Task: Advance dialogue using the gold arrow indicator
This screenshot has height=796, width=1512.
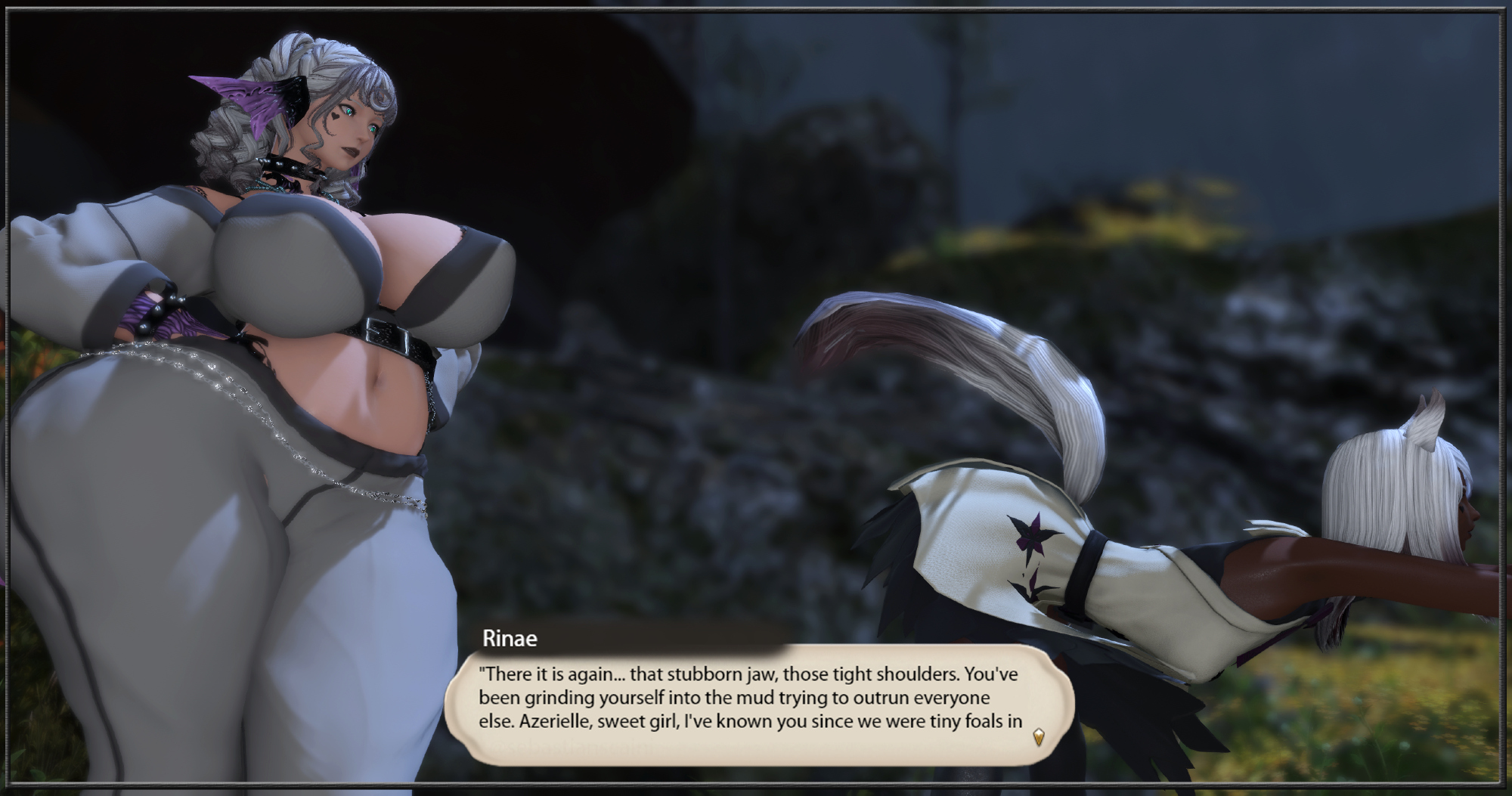Action: pos(1039,736)
